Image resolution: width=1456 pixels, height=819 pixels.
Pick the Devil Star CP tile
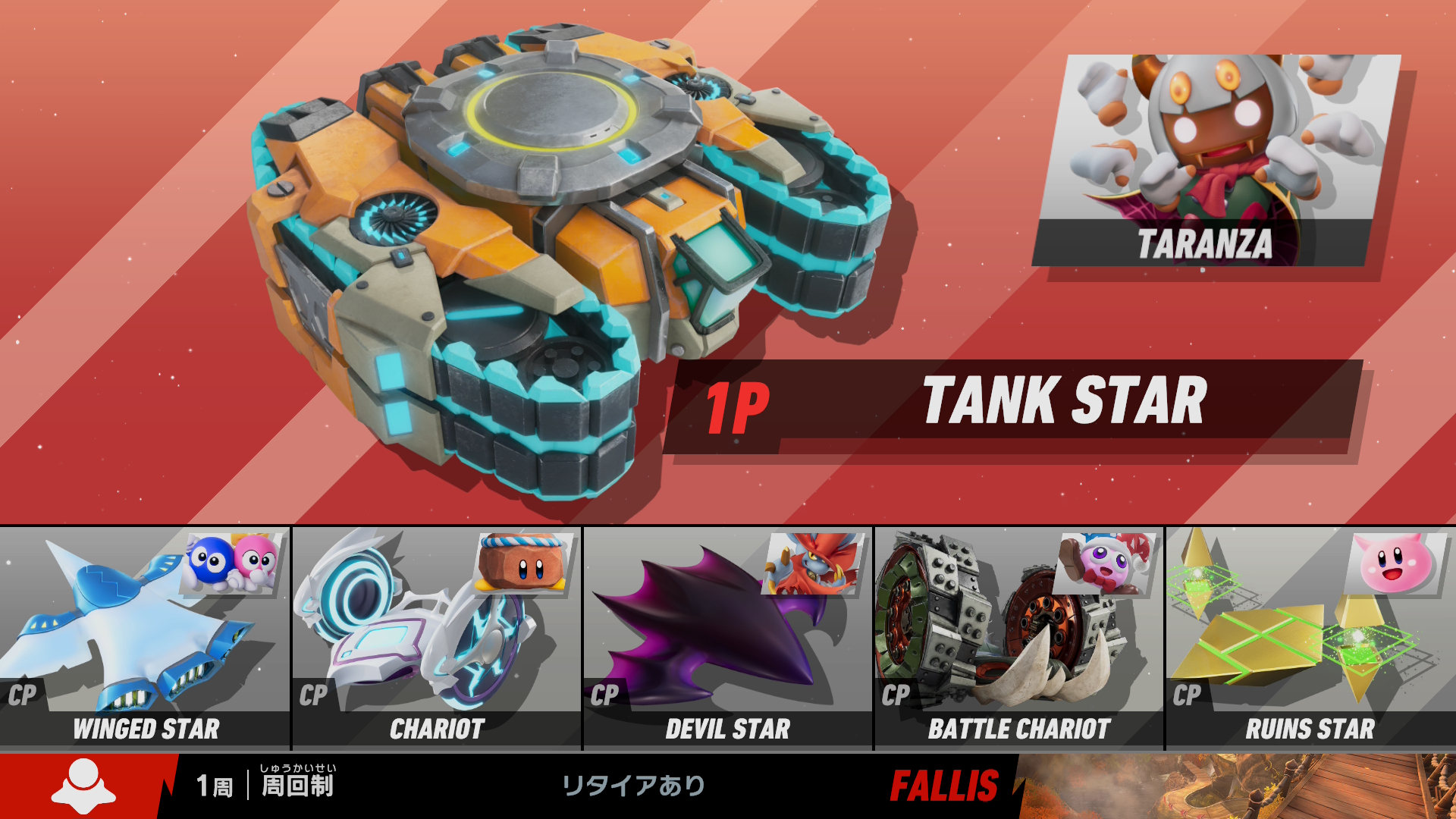point(728,639)
